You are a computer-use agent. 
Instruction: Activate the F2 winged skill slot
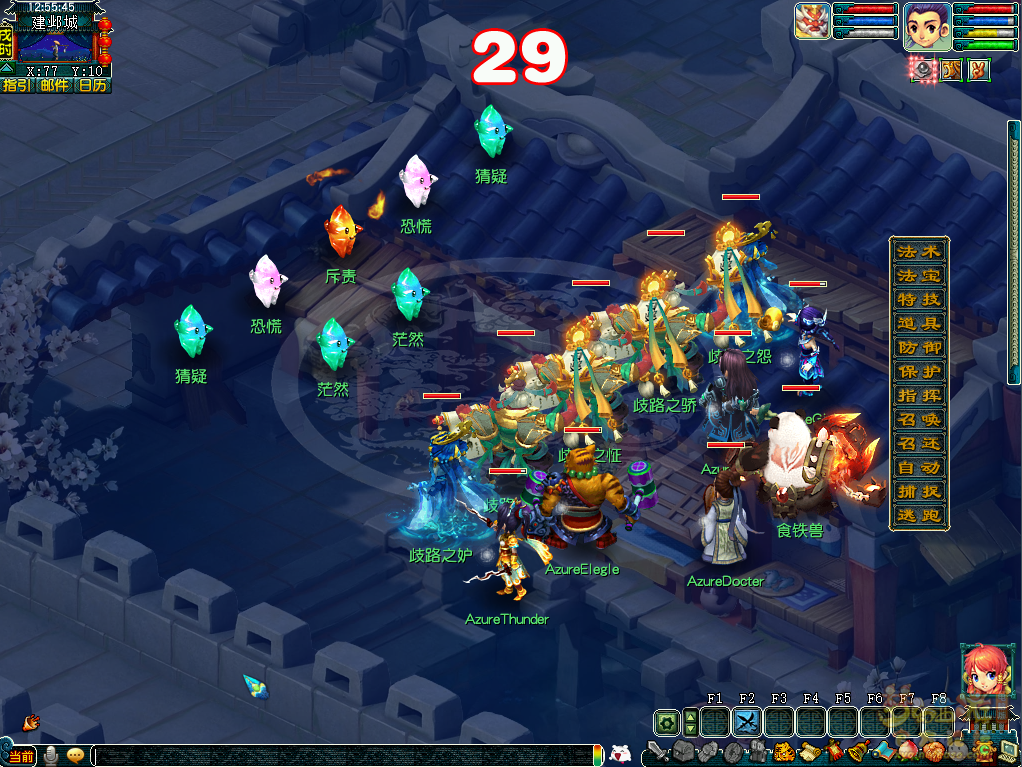coord(747,722)
